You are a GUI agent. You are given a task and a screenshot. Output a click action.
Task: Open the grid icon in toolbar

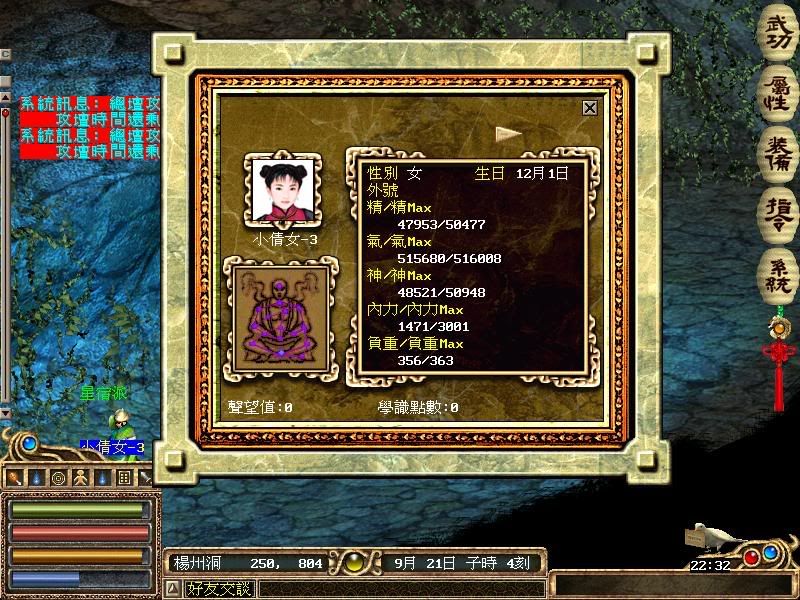[124, 478]
